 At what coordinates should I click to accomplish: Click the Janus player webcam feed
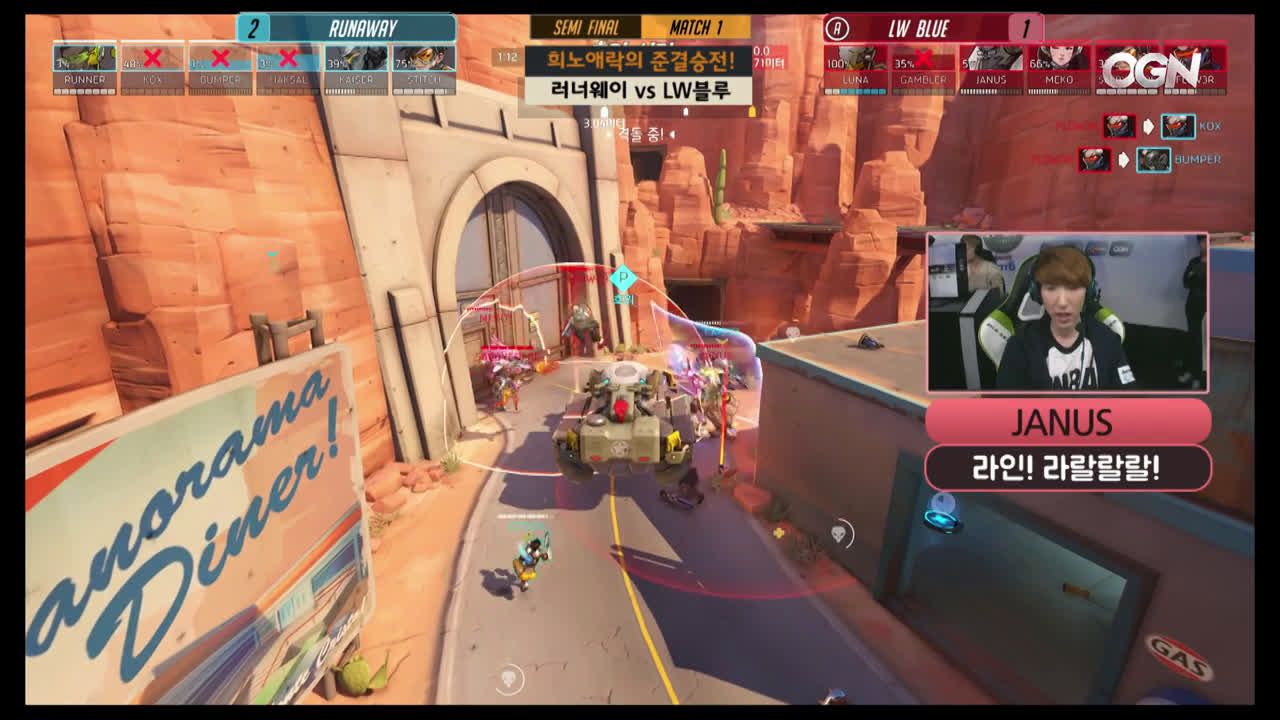(1067, 312)
